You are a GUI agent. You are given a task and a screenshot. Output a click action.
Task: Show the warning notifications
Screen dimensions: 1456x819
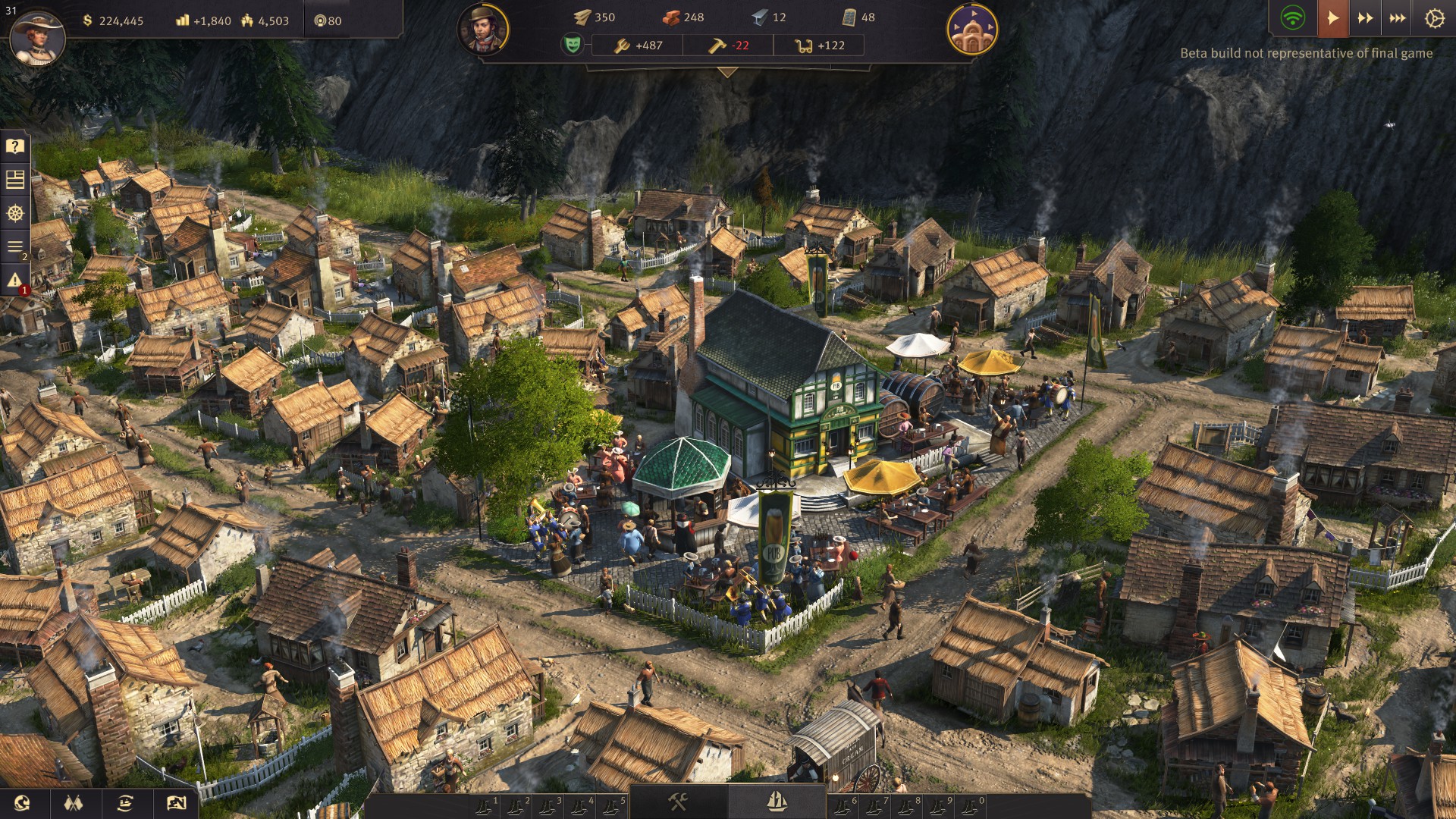pyautogui.click(x=15, y=281)
